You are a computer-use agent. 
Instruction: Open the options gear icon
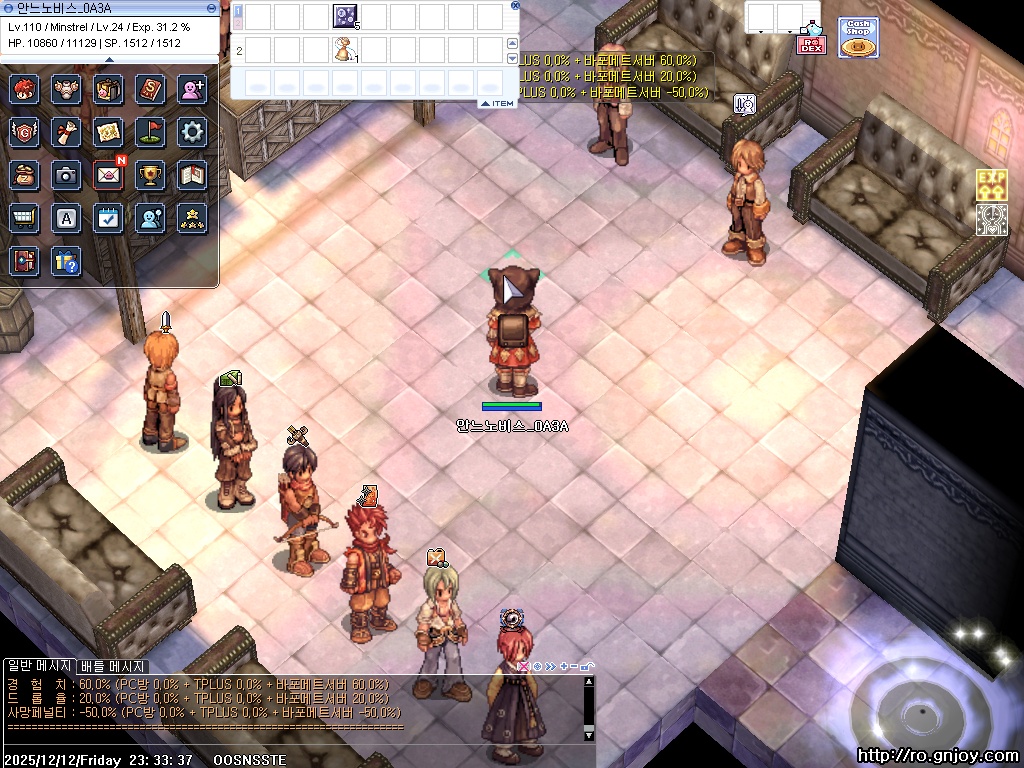pyautogui.click(x=192, y=131)
